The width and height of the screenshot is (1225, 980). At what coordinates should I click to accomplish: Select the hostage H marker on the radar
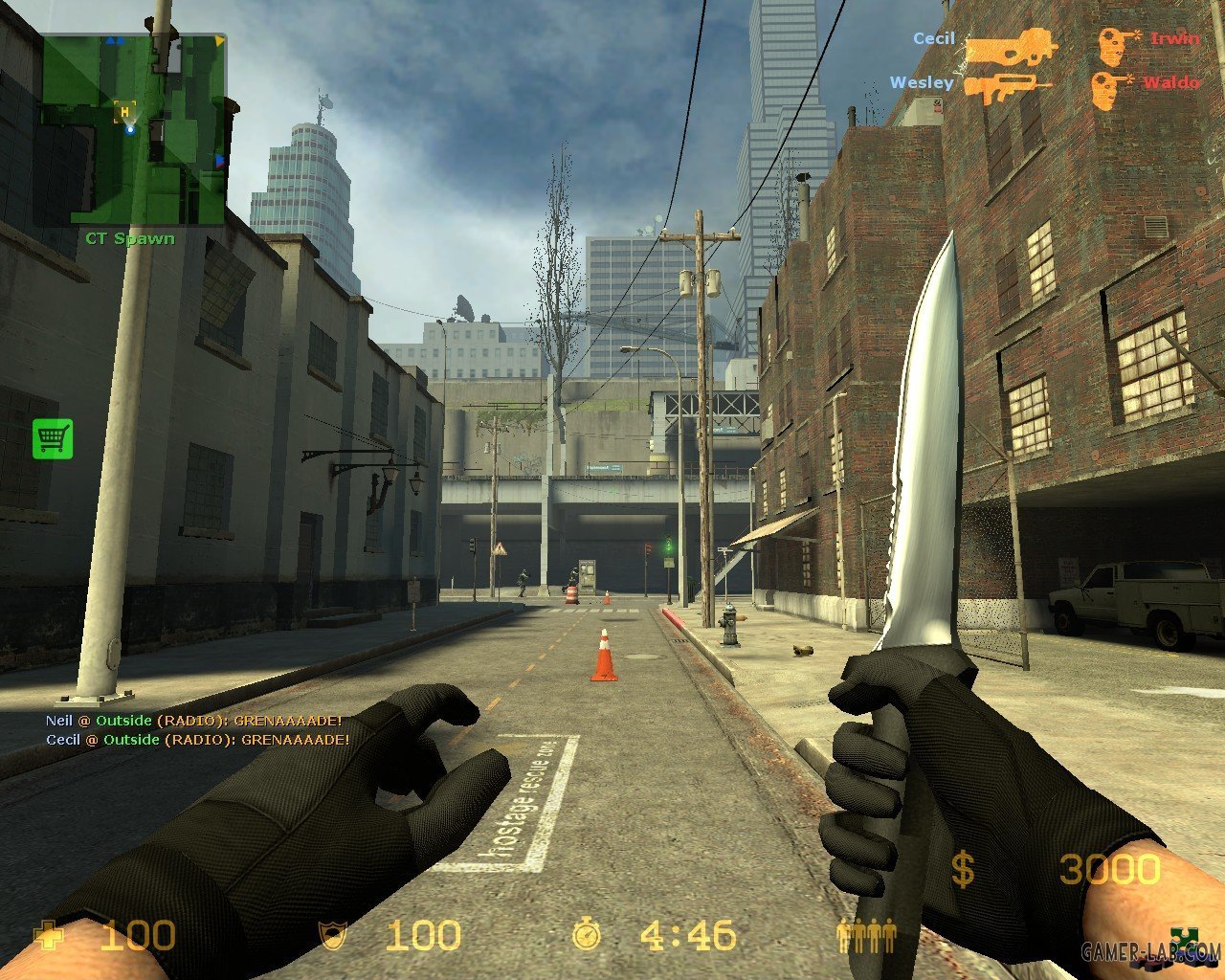pyautogui.click(x=124, y=112)
